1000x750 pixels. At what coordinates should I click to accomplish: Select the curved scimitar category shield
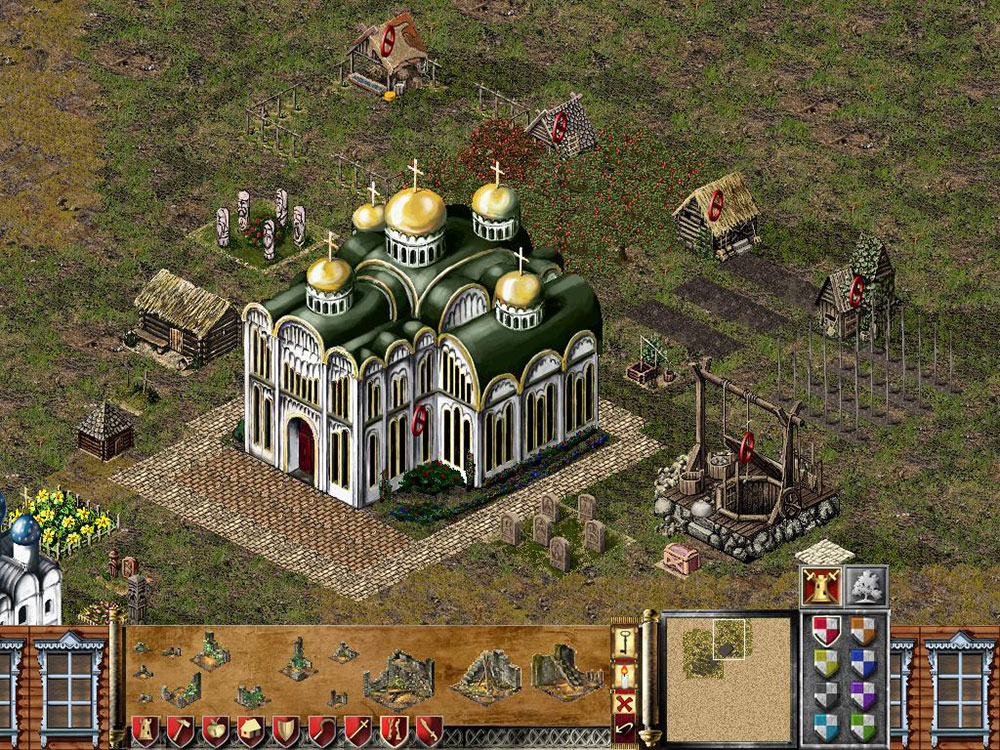click(x=428, y=731)
